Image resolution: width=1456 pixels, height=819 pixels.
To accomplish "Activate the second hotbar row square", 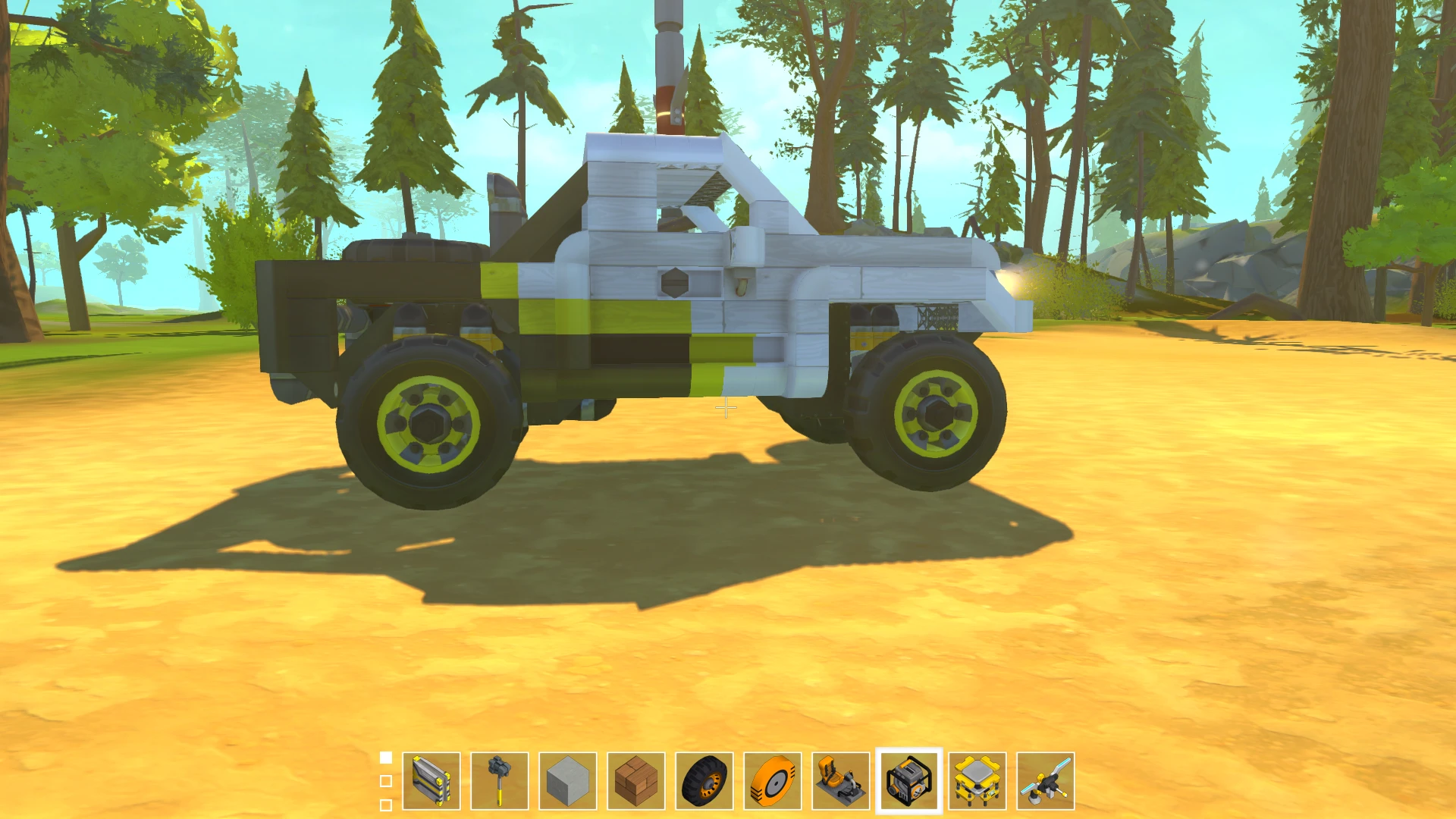I will click(x=385, y=780).
